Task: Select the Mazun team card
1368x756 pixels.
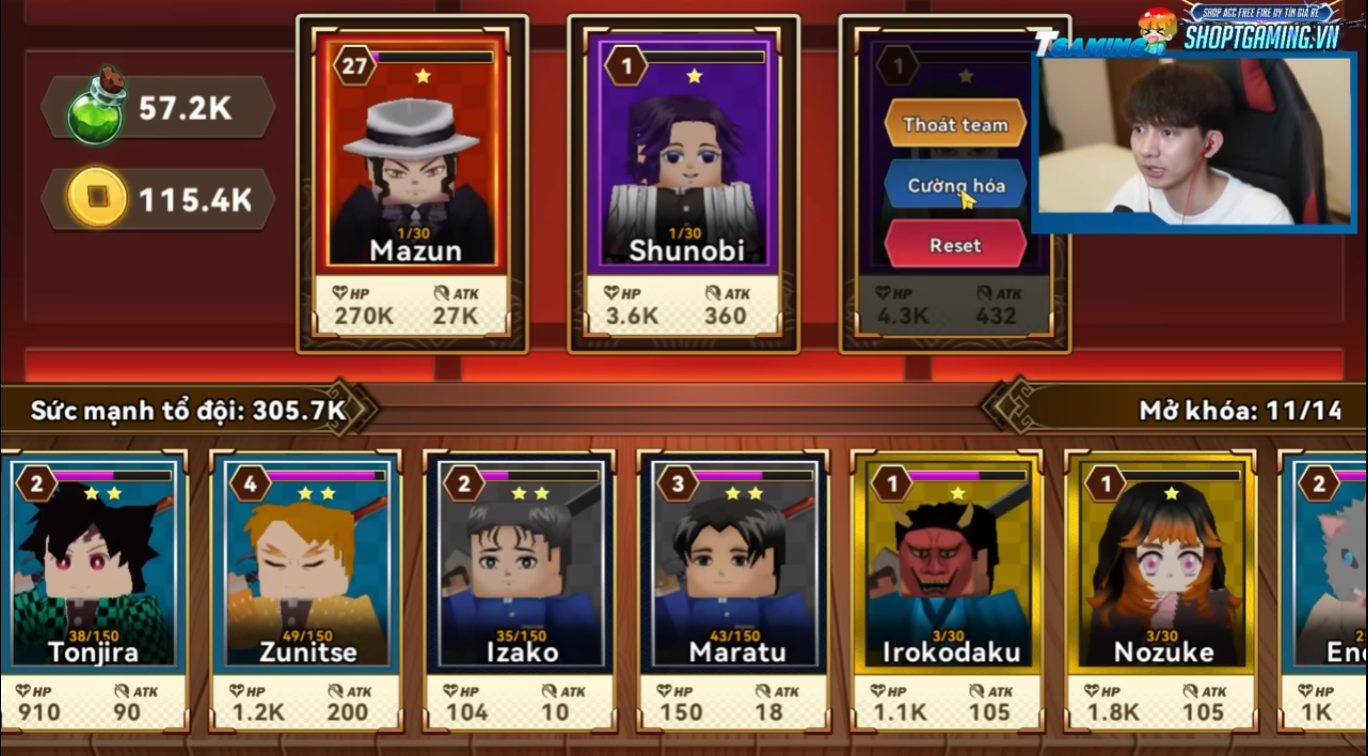Action: [x=412, y=184]
